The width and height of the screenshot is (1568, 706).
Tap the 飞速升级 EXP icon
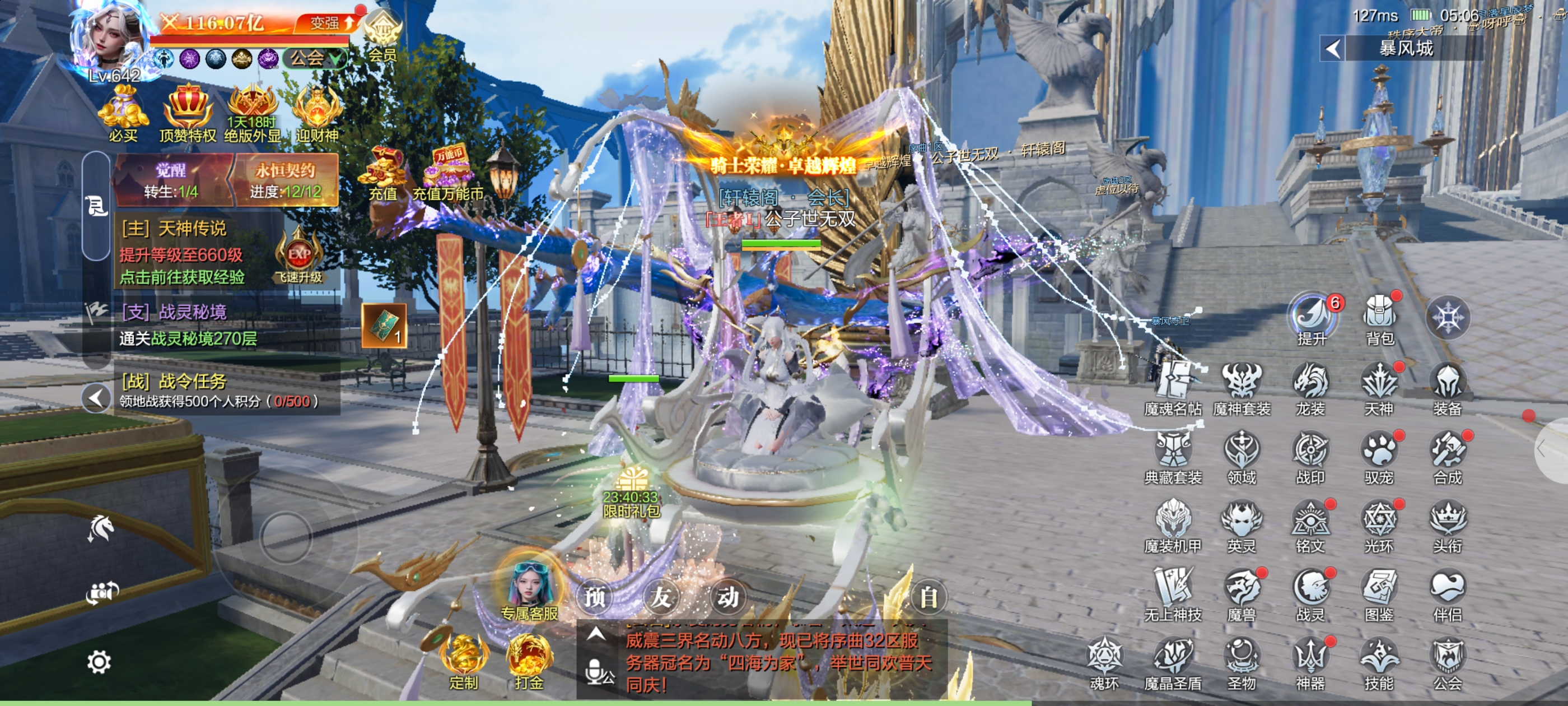298,257
